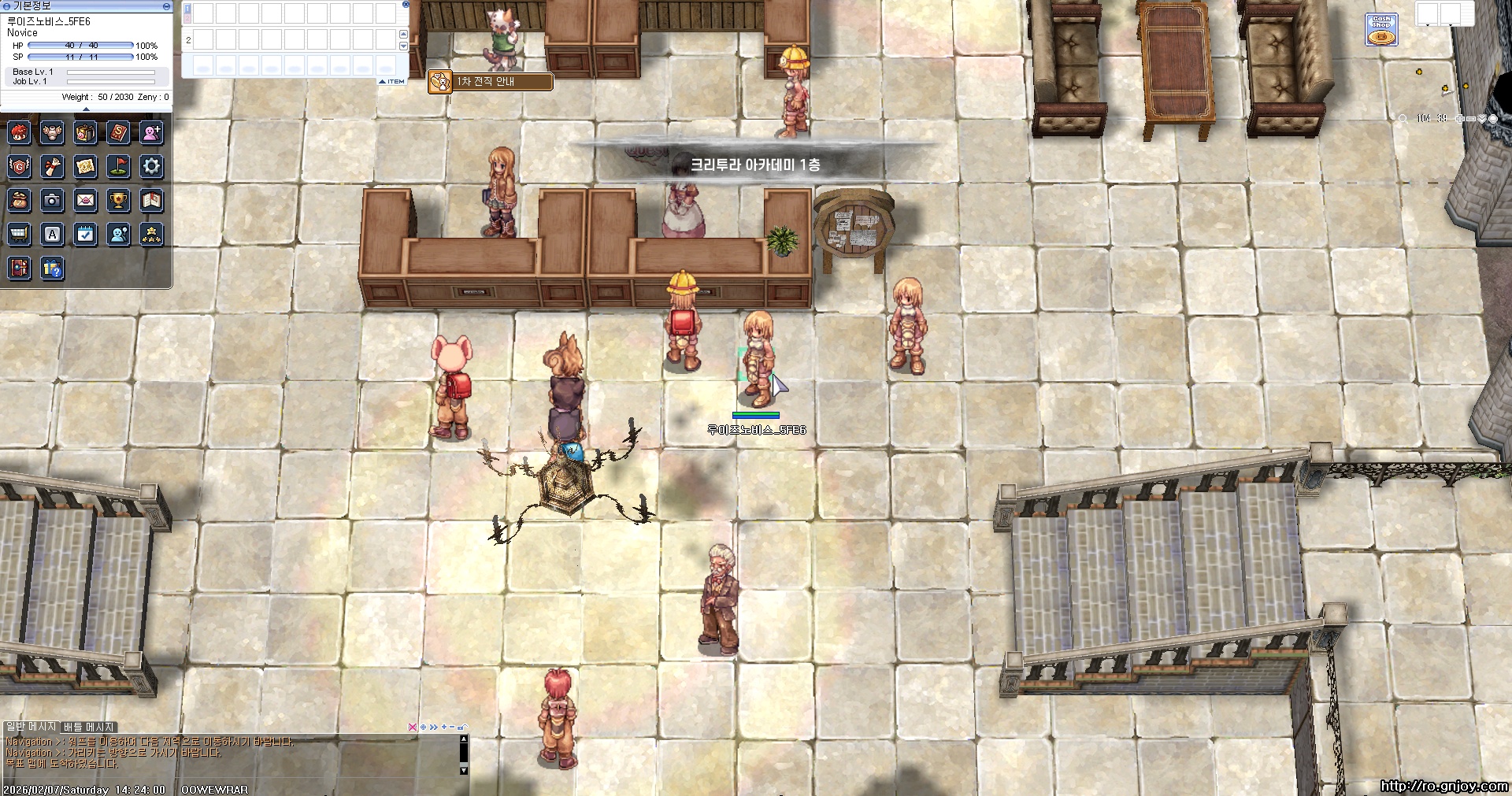Click the camera screenshot icon
The image size is (1512, 796).
click(53, 201)
